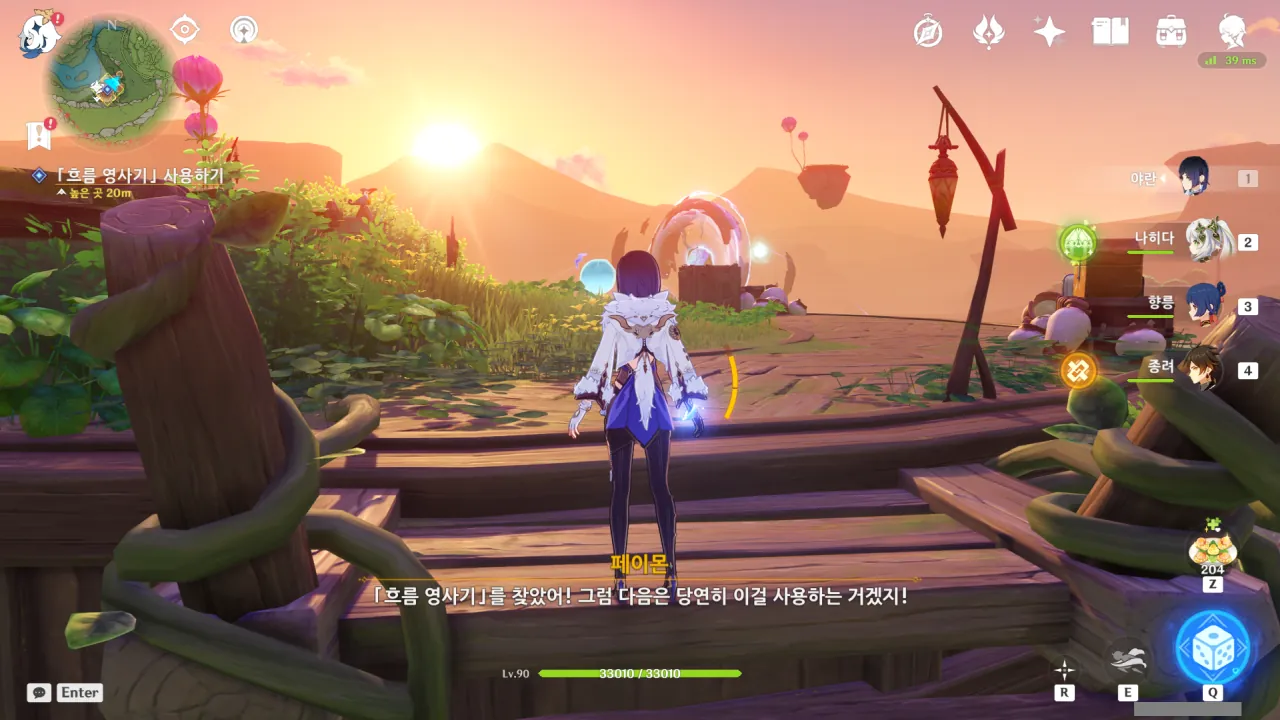The height and width of the screenshot is (720, 1280).
Task: Trigger the elemental skill icon
Action: (x=1128, y=660)
